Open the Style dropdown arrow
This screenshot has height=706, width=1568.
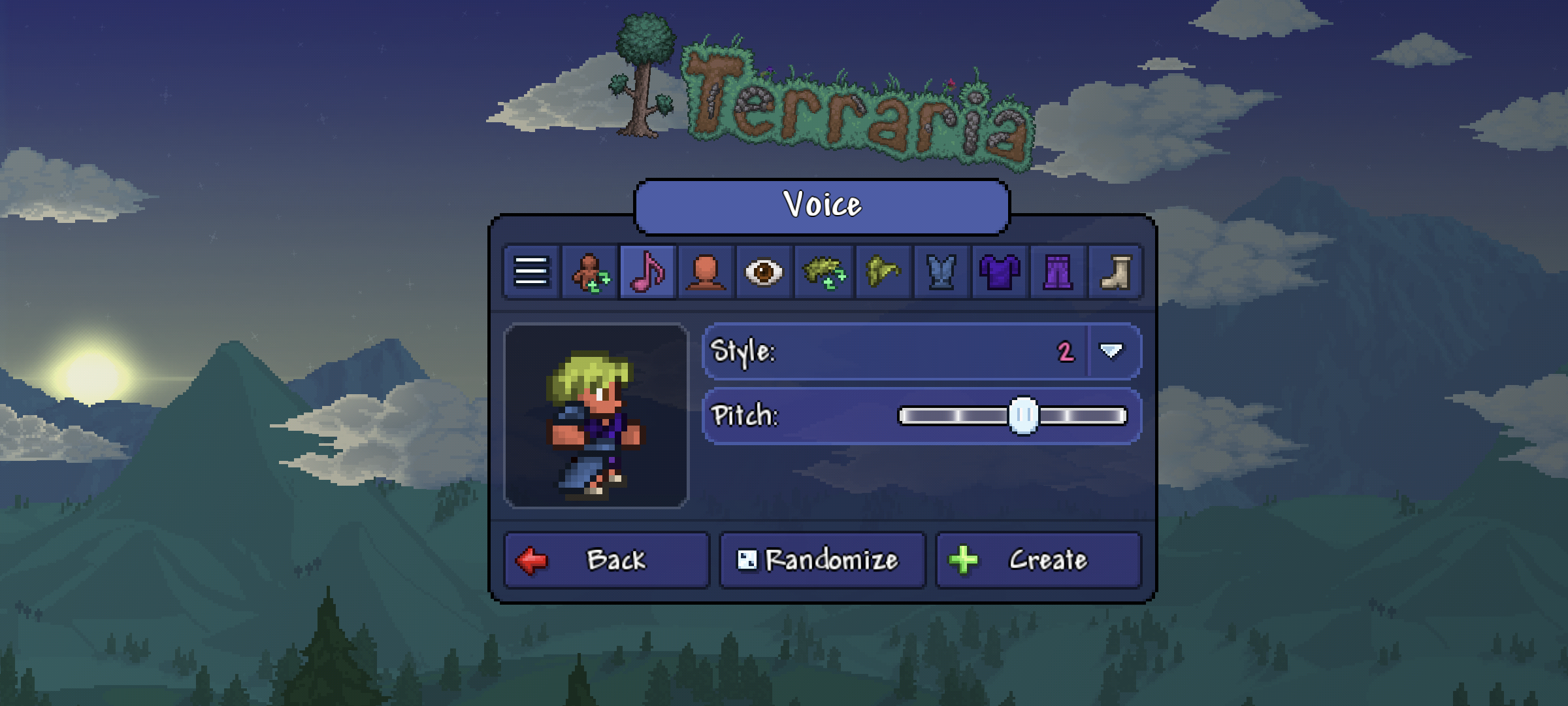(1111, 352)
